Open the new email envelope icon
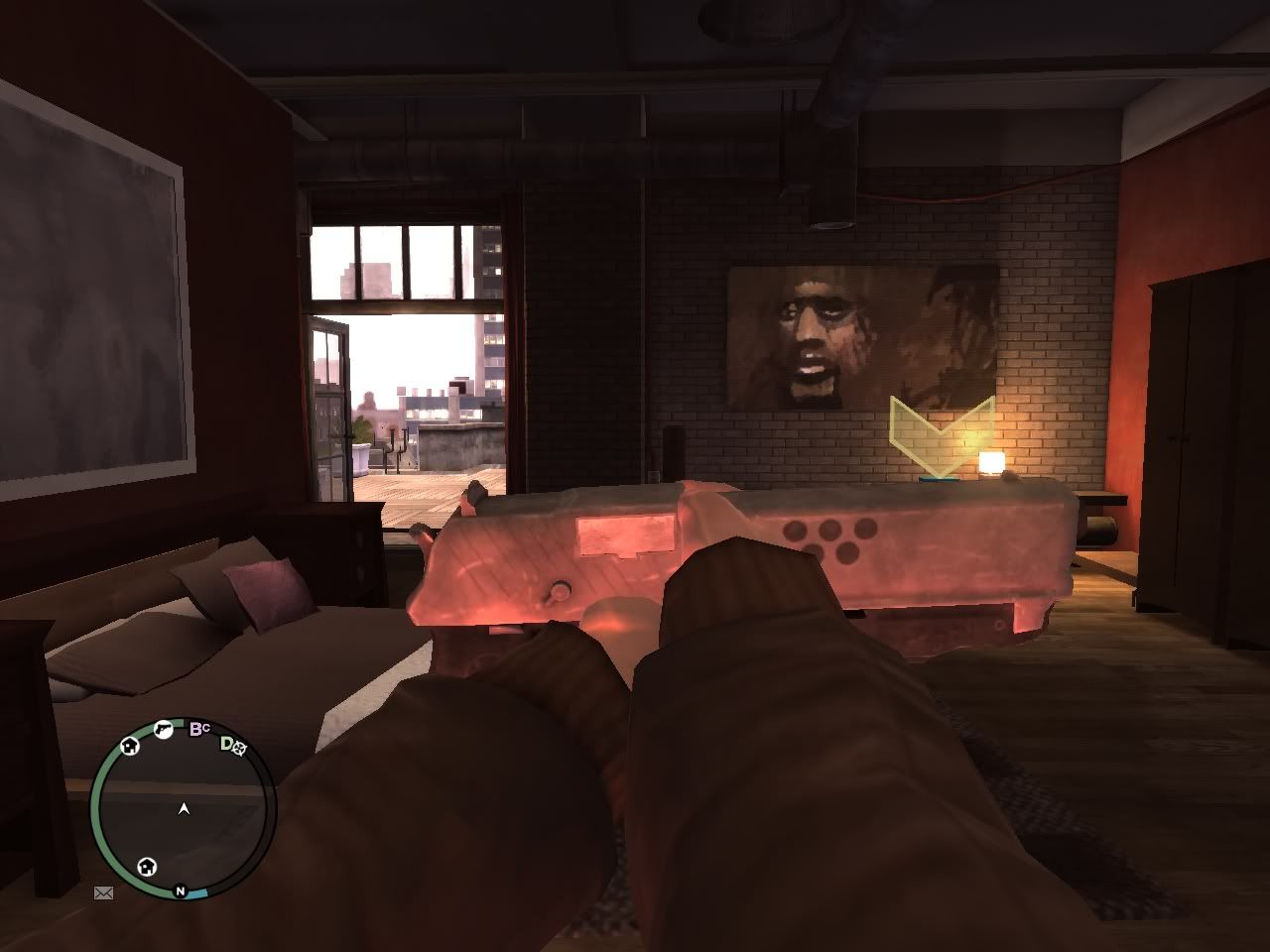 tap(103, 892)
